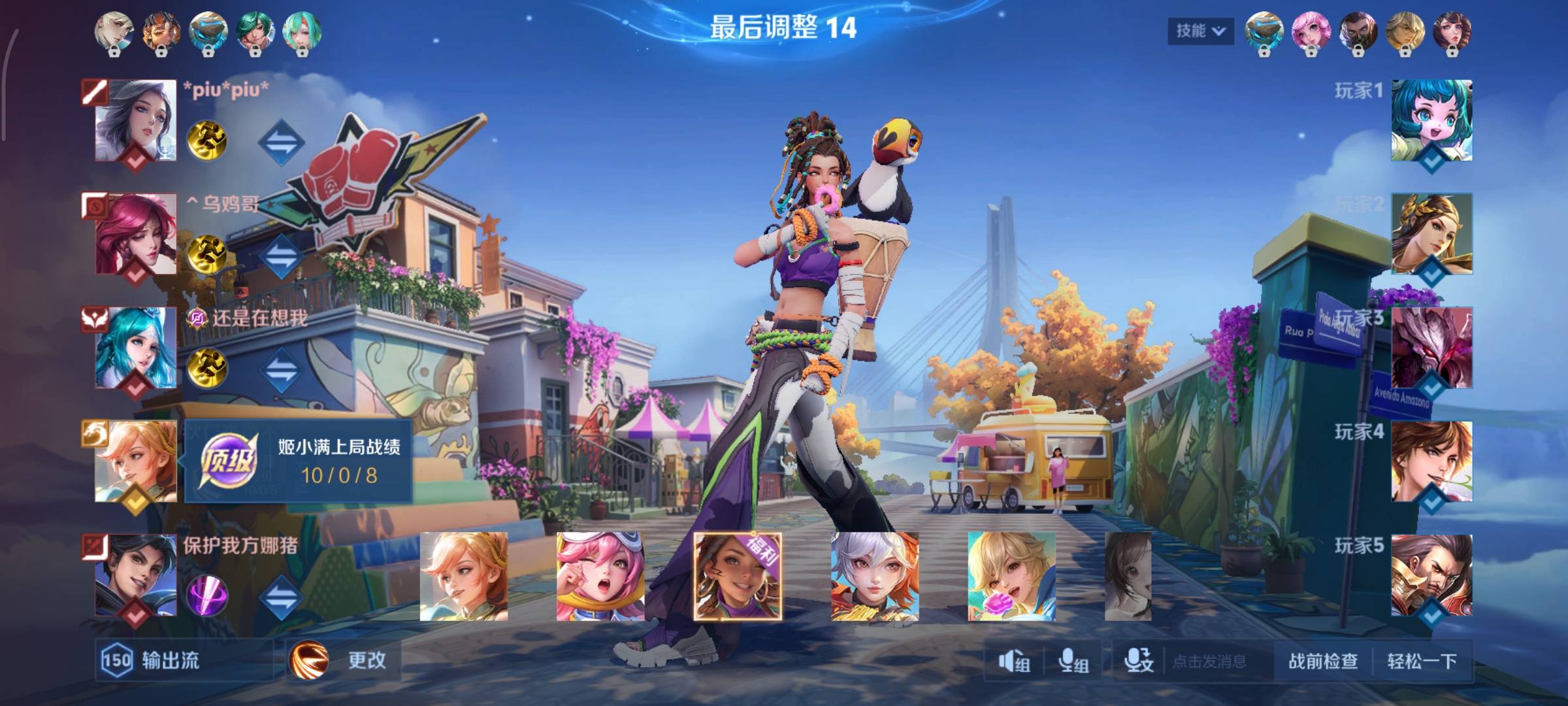
Task: Request swap with 保护我方娜猪
Action: coord(281,596)
